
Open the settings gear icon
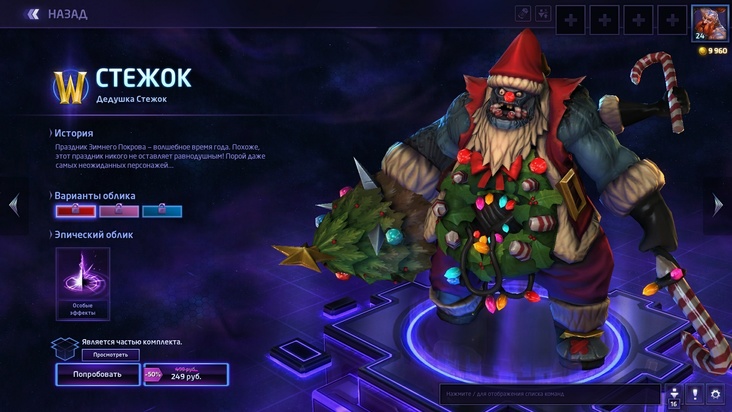click(x=715, y=394)
